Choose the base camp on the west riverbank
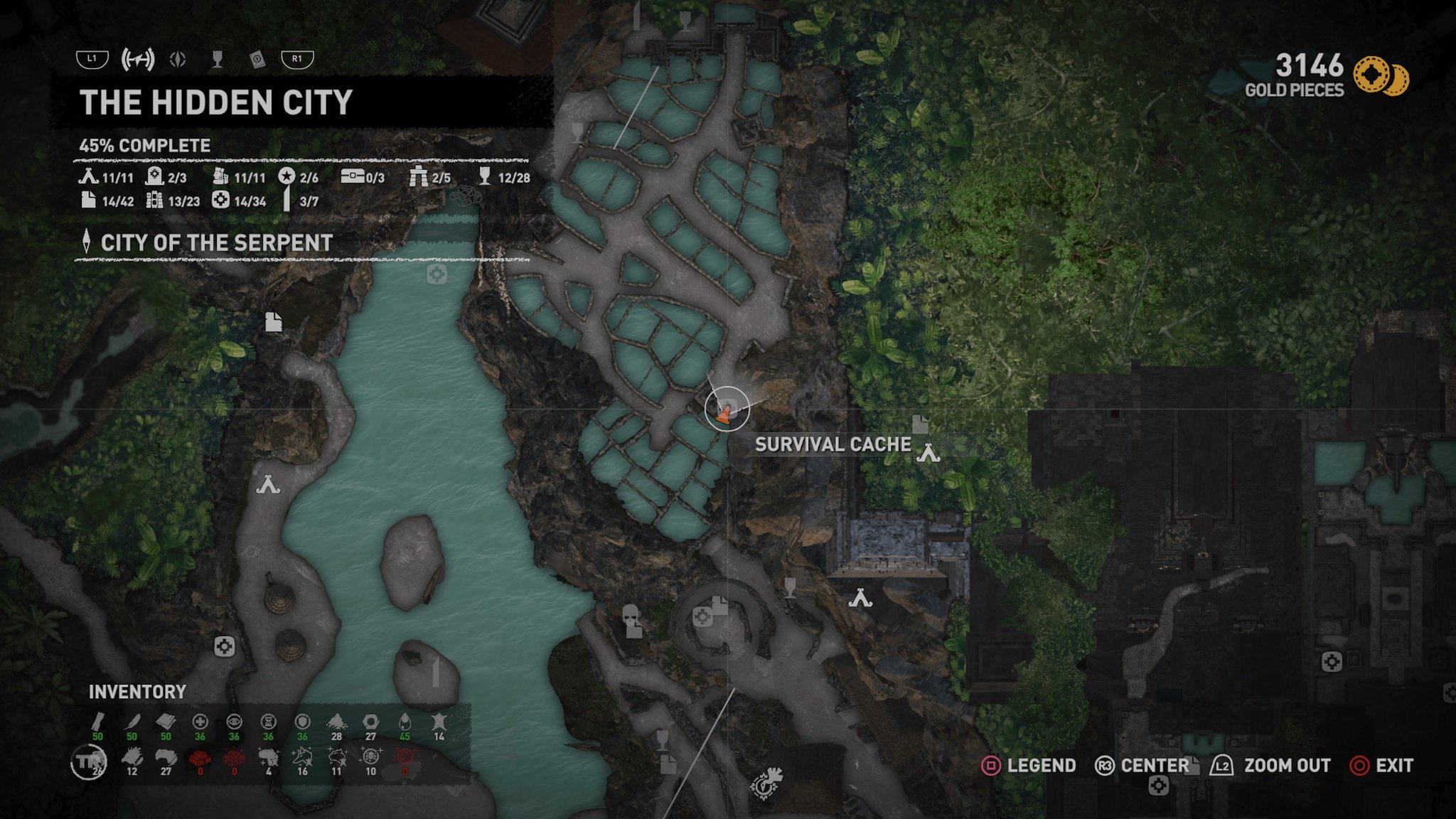 pyautogui.click(x=268, y=486)
